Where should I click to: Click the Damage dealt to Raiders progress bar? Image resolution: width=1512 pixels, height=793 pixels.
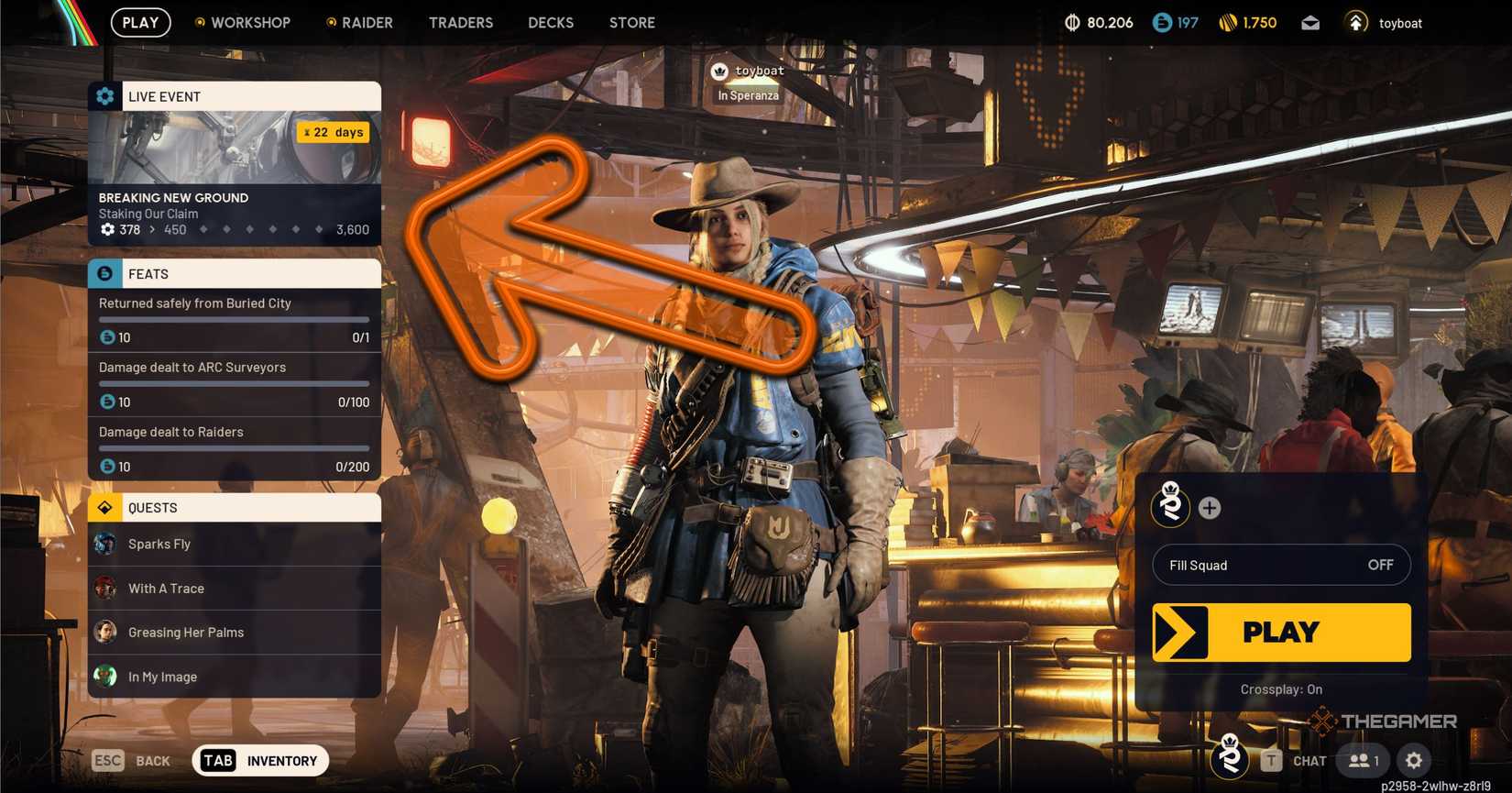coord(234,448)
